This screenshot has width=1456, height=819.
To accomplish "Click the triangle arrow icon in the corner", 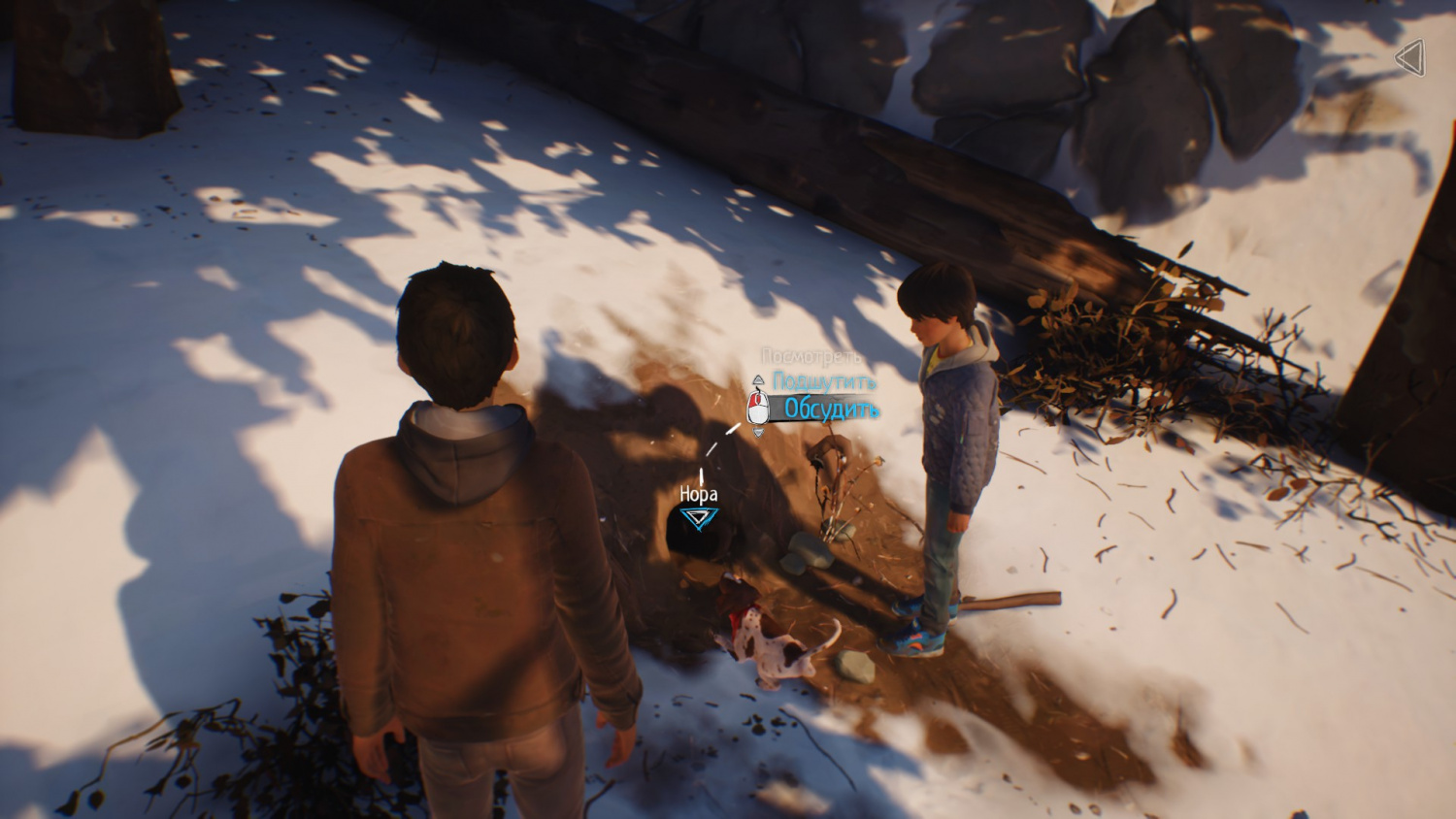I will [x=1409, y=58].
